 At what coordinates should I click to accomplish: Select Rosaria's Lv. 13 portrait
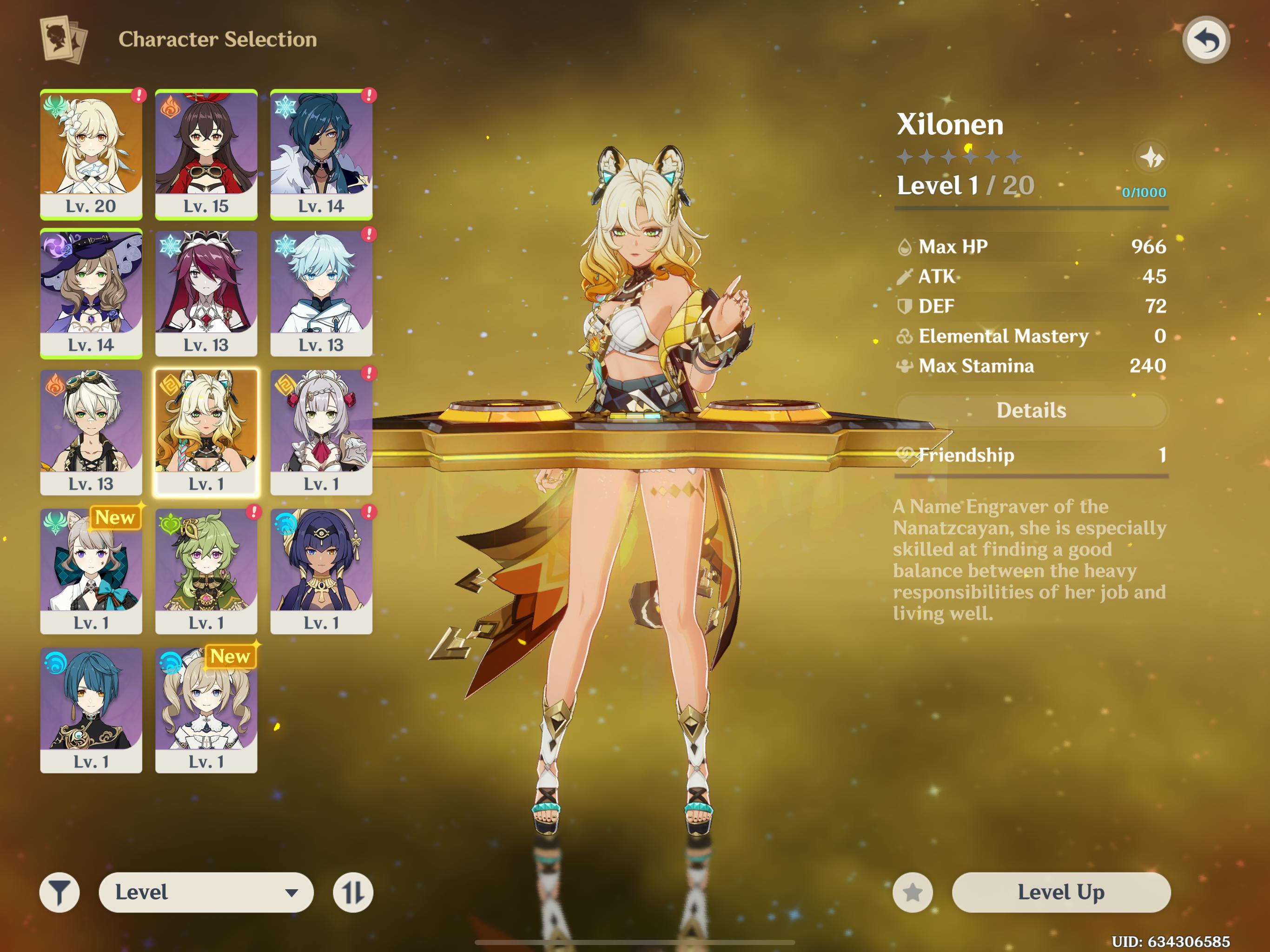pos(206,293)
